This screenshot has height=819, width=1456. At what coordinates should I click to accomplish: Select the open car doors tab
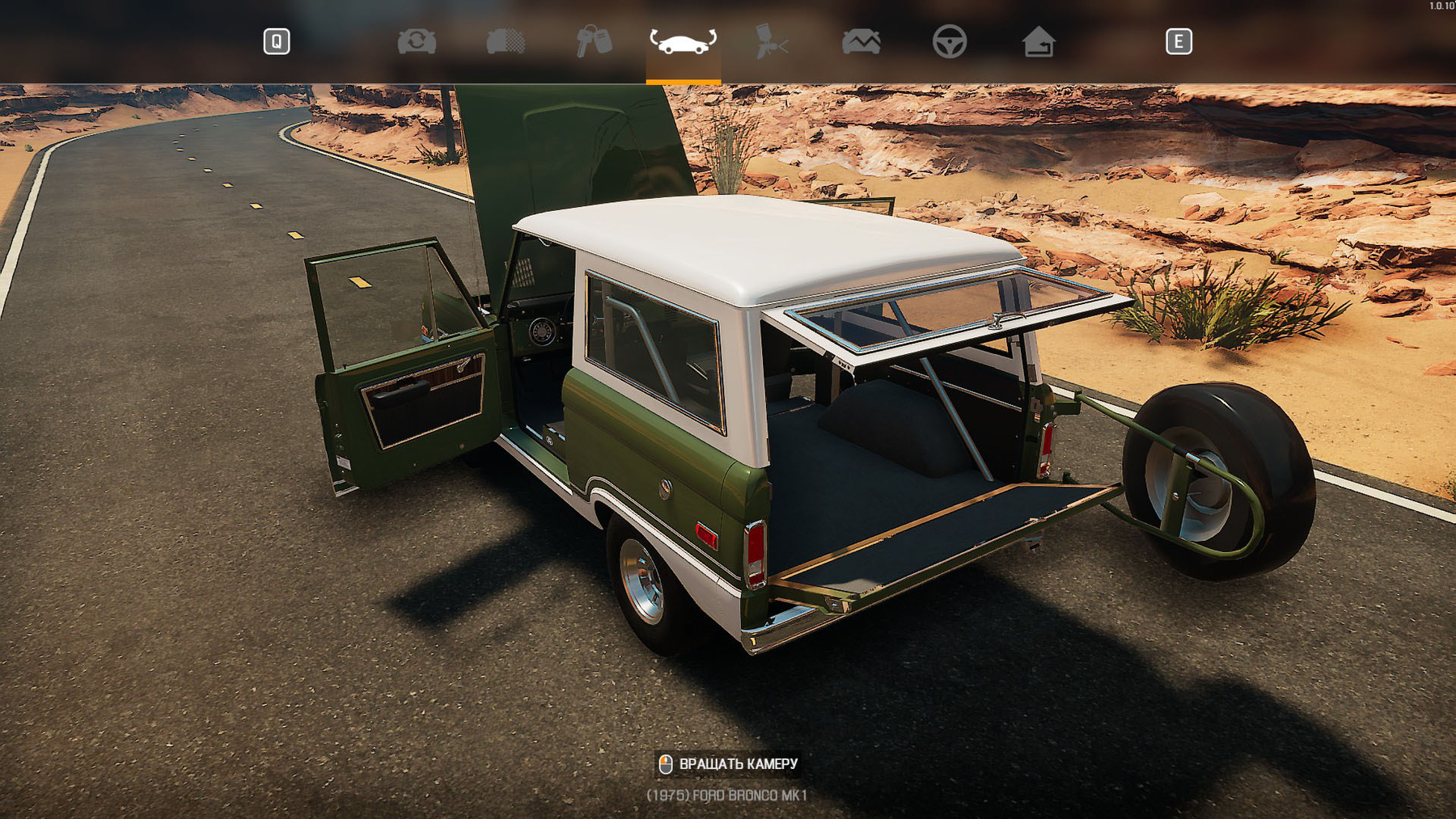pos(683,41)
